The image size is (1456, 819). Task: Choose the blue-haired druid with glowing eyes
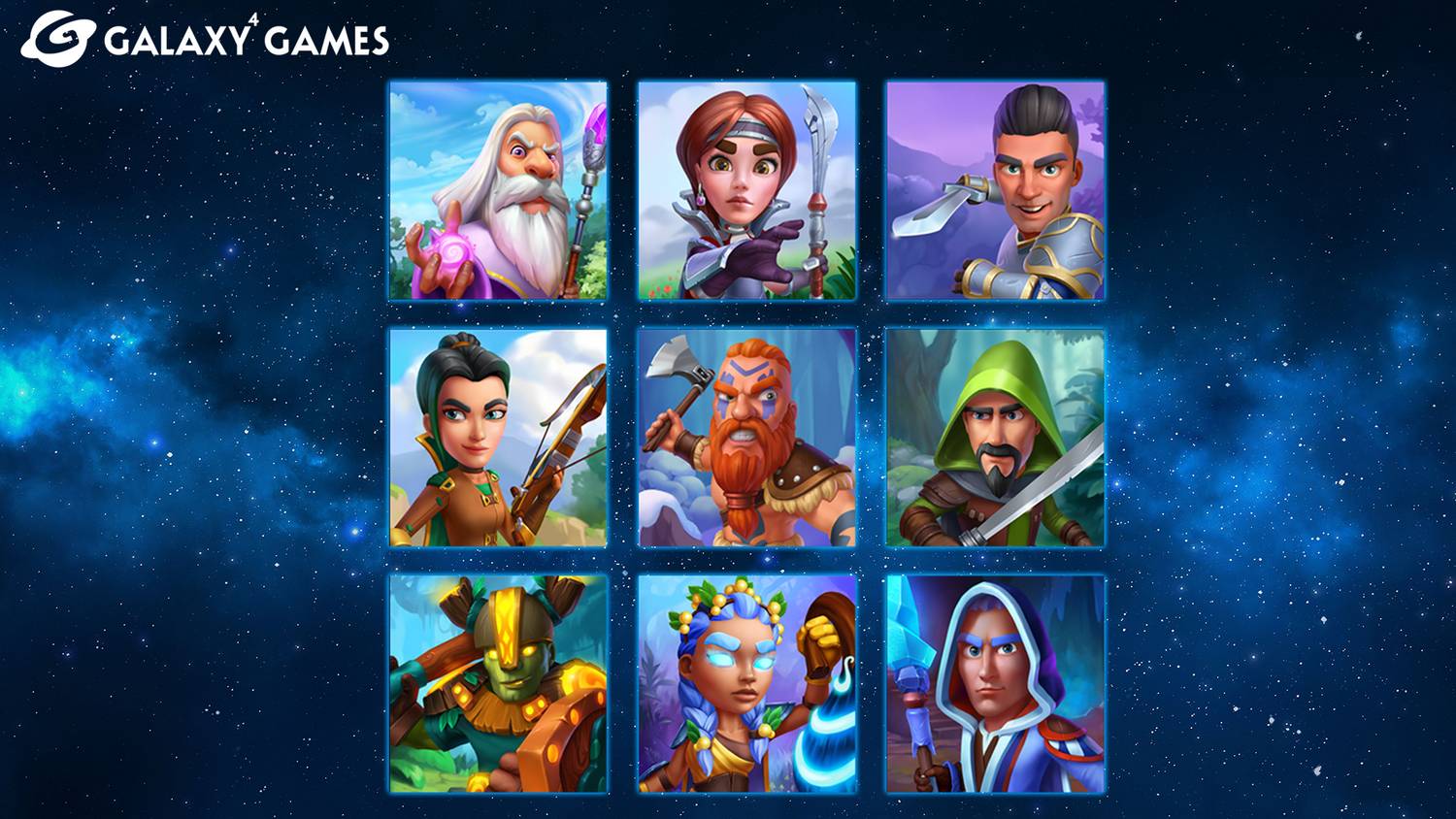tap(746, 684)
